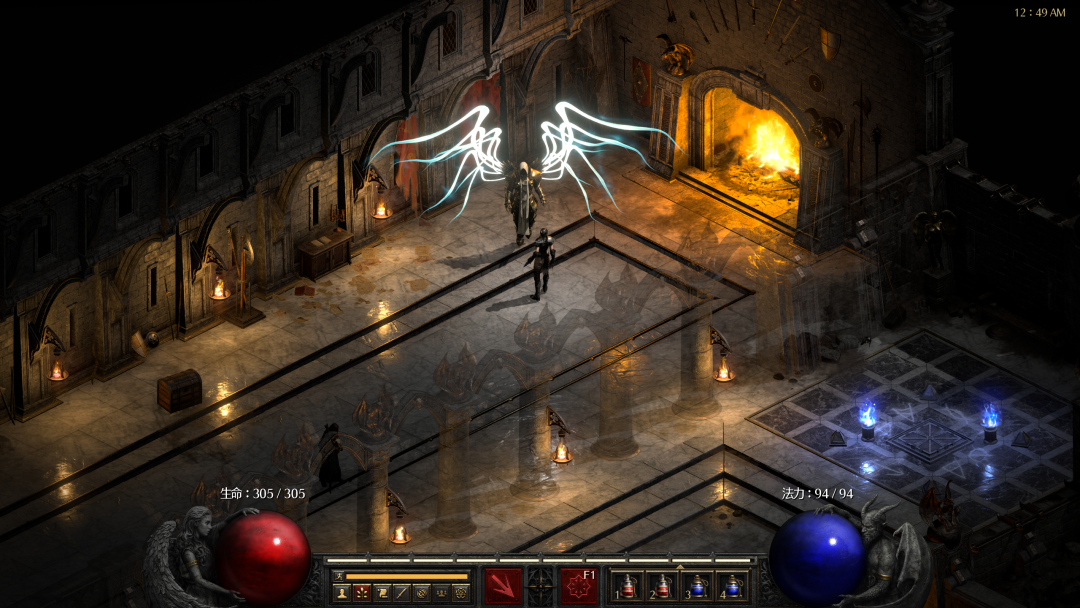Screen dimensions: 1080x608
Task: Use the mana potion in belt slot 4
Action: [731, 588]
